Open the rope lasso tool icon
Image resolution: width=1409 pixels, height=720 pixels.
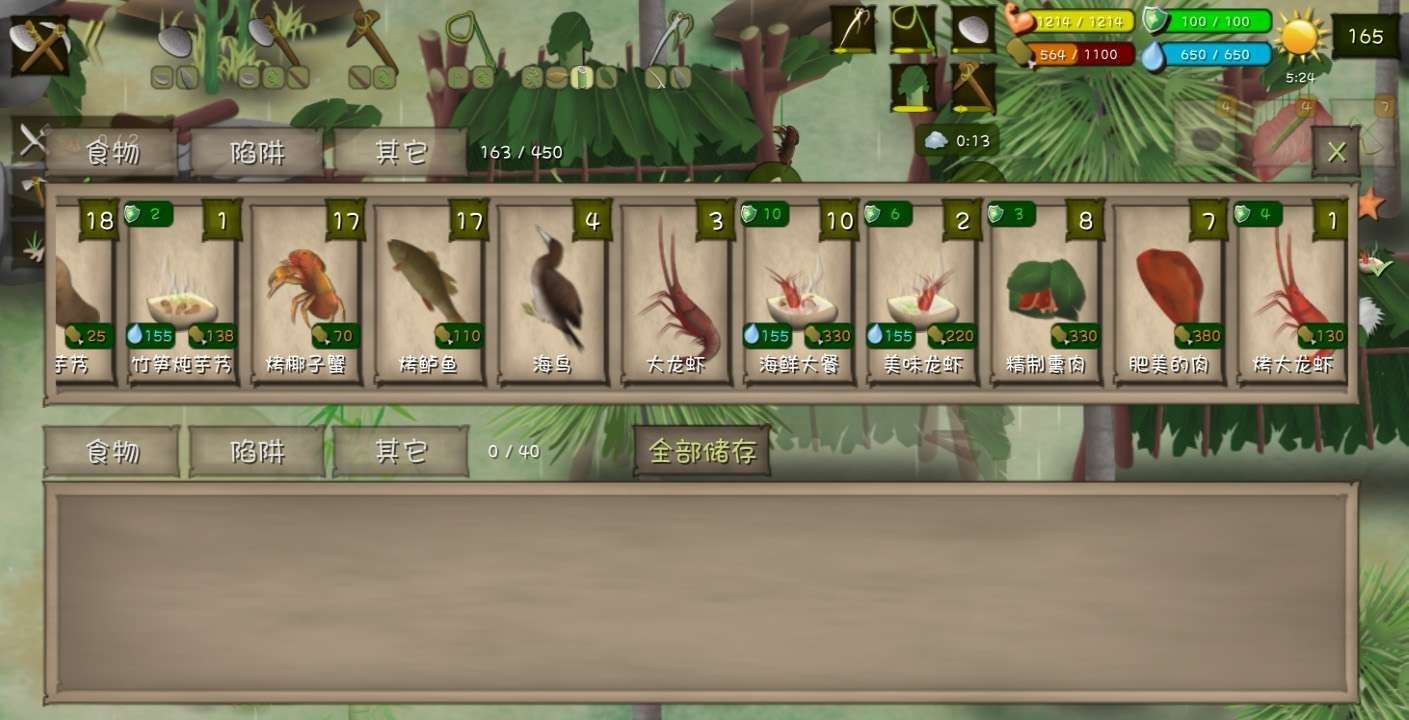(912, 28)
